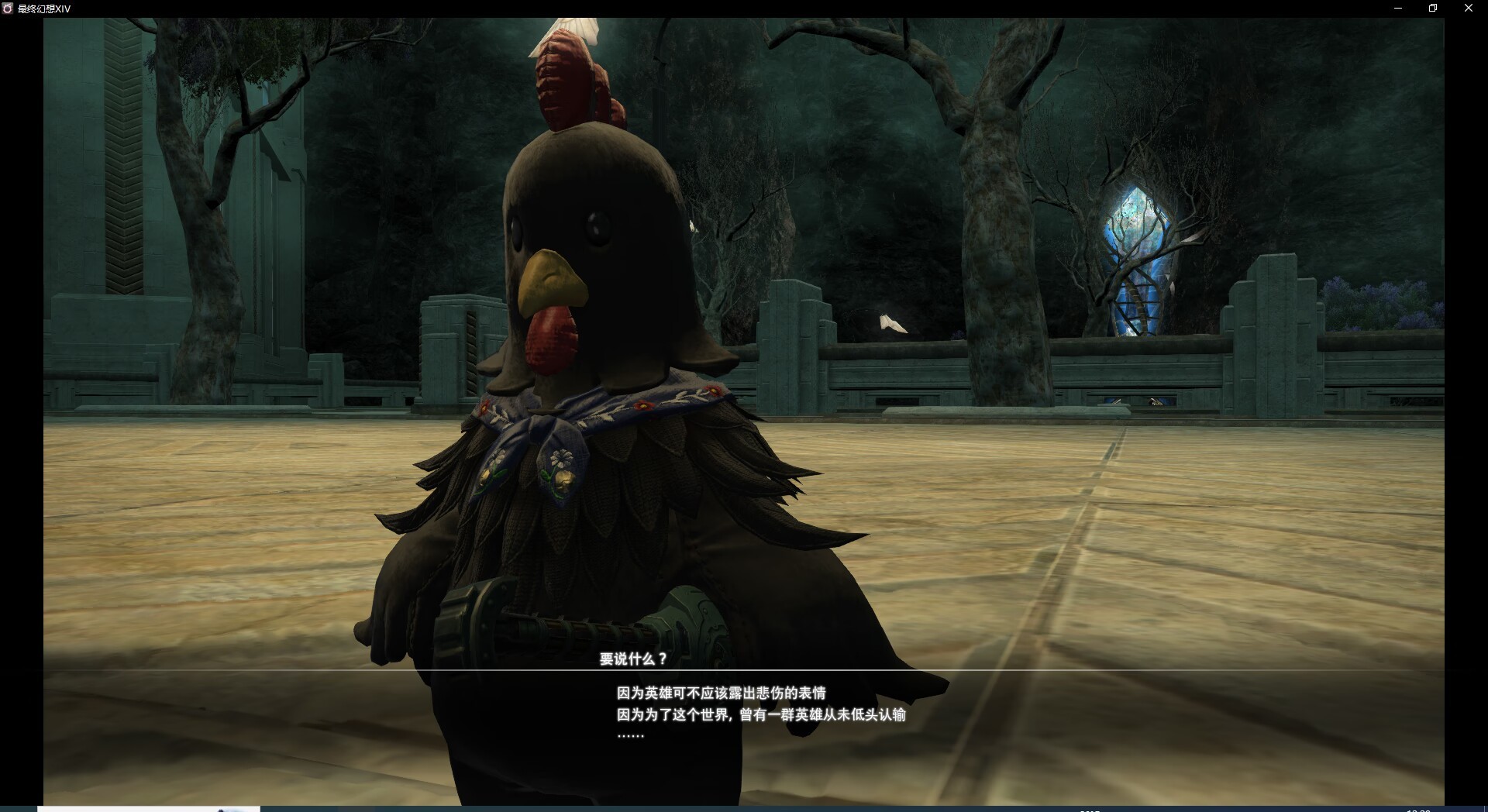
Task: Choose the reply about heroes not showing sadness
Action: (721, 693)
